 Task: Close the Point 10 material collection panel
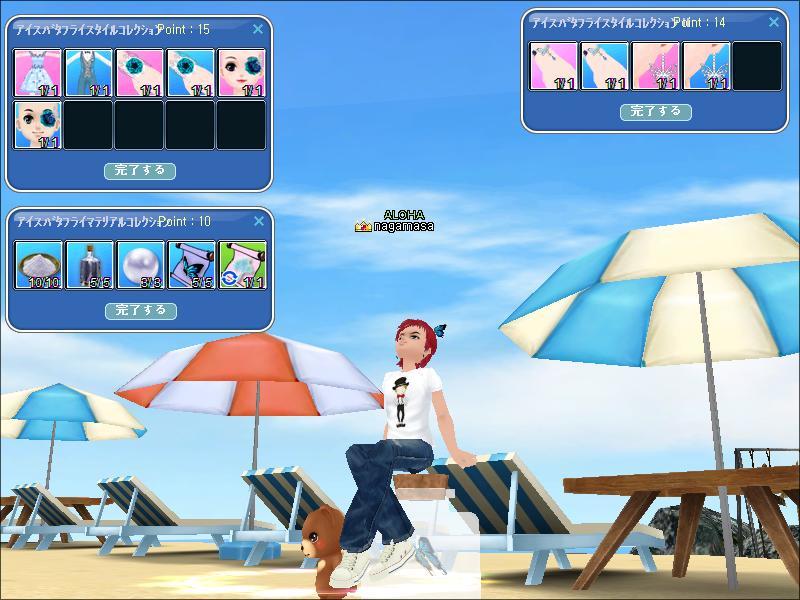coord(258,221)
